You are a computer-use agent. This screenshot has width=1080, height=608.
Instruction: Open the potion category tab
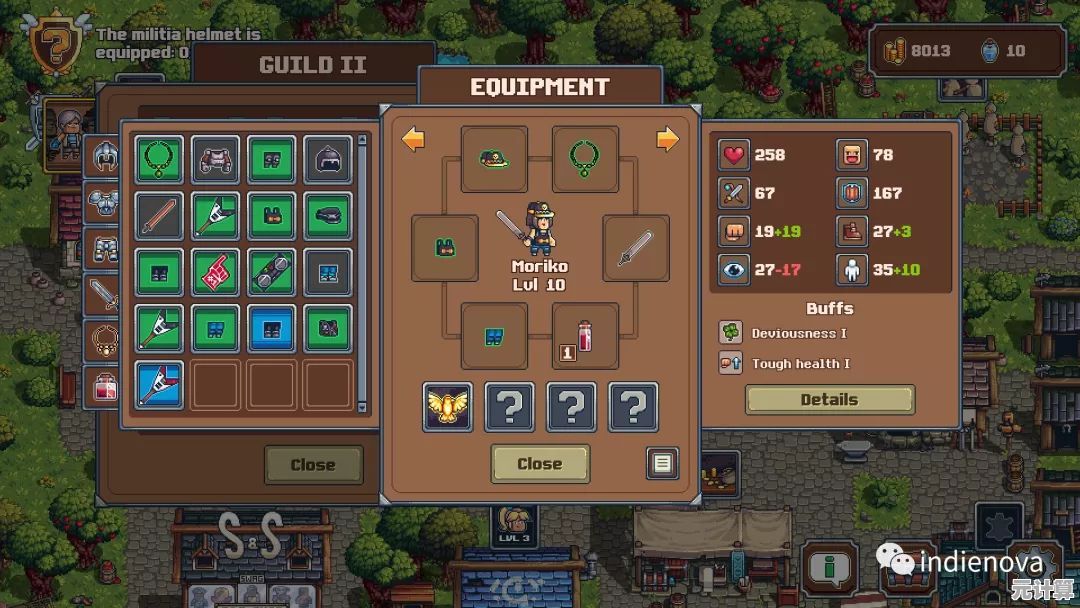[x=104, y=385]
